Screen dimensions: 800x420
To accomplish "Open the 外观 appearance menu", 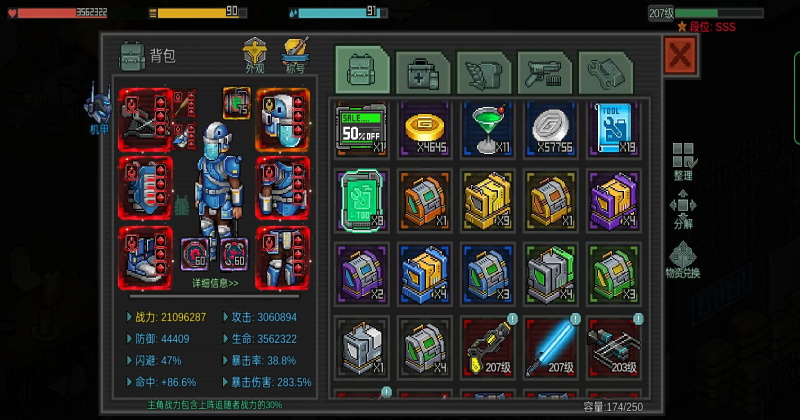I will tap(256, 54).
